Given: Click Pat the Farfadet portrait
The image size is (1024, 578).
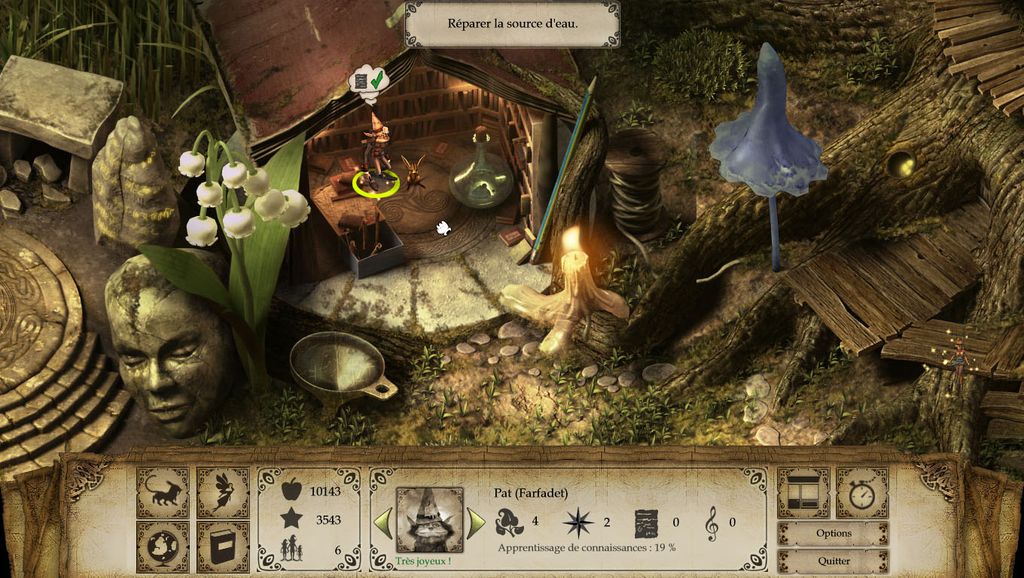Looking at the screenshot, I should pyautogui.click(x=429, y=520).
